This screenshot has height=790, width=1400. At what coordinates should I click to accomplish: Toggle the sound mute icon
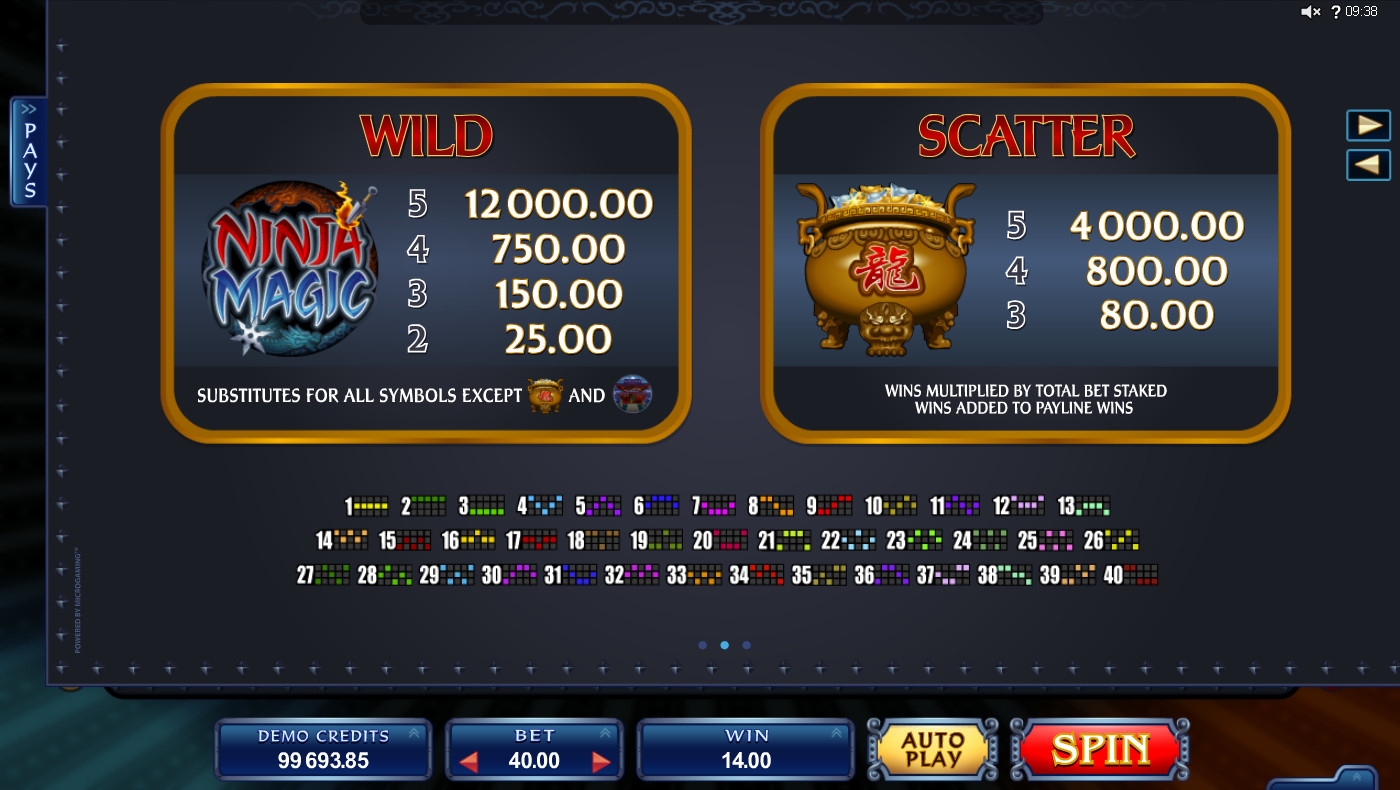1310,12
